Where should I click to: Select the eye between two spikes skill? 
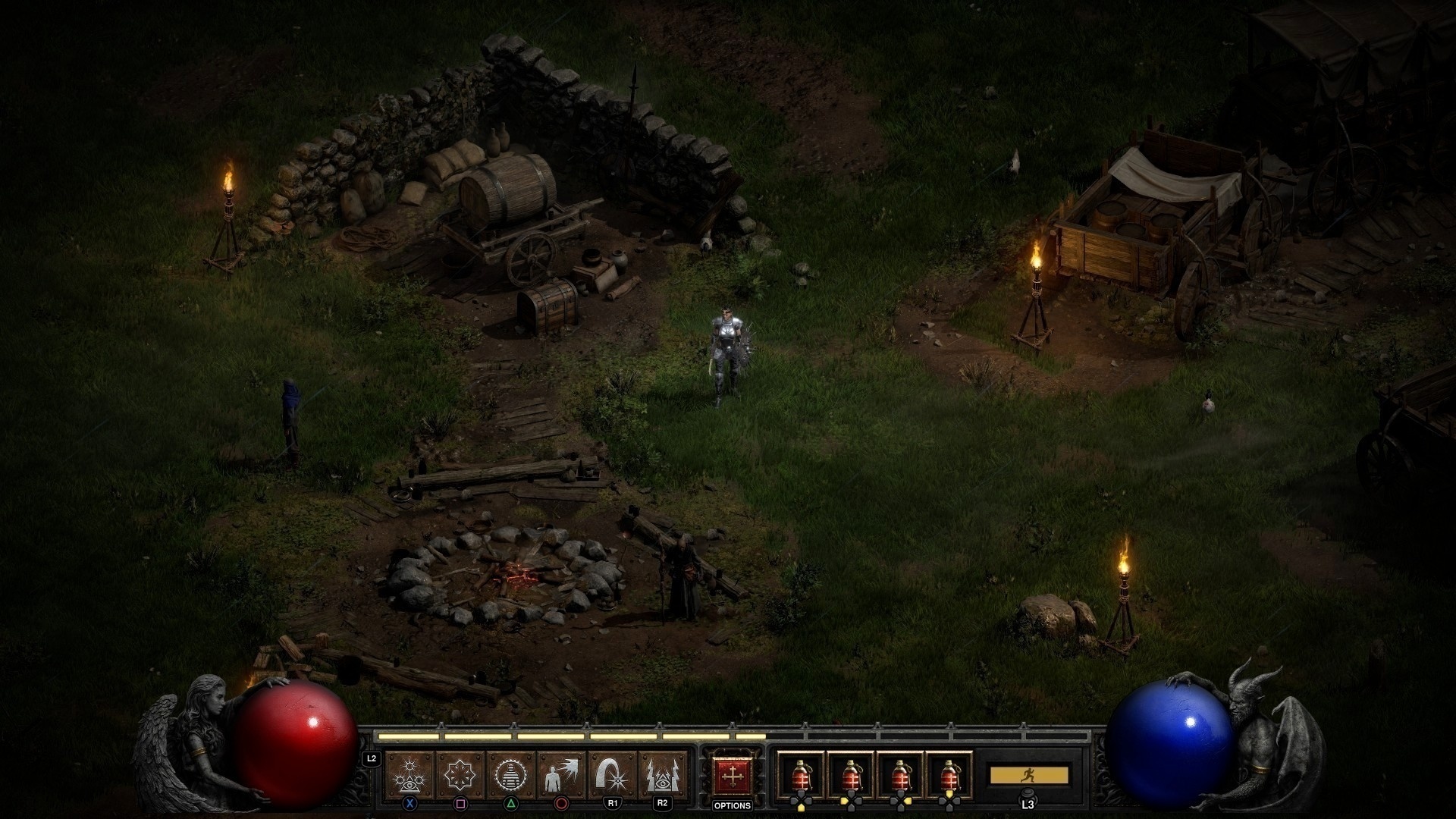click(662, 775)
